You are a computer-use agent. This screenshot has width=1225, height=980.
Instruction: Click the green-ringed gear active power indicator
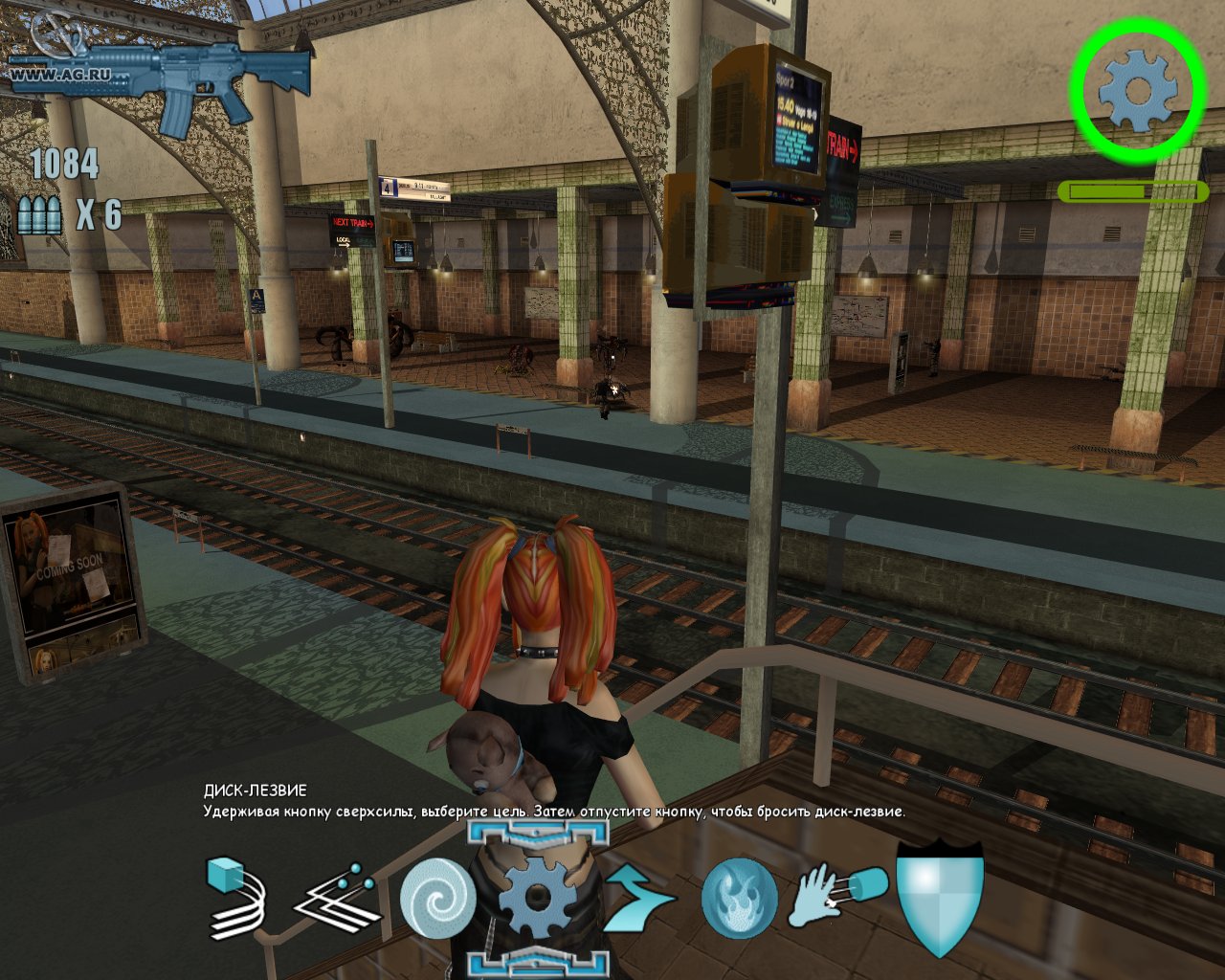[x=1136, y=91]
